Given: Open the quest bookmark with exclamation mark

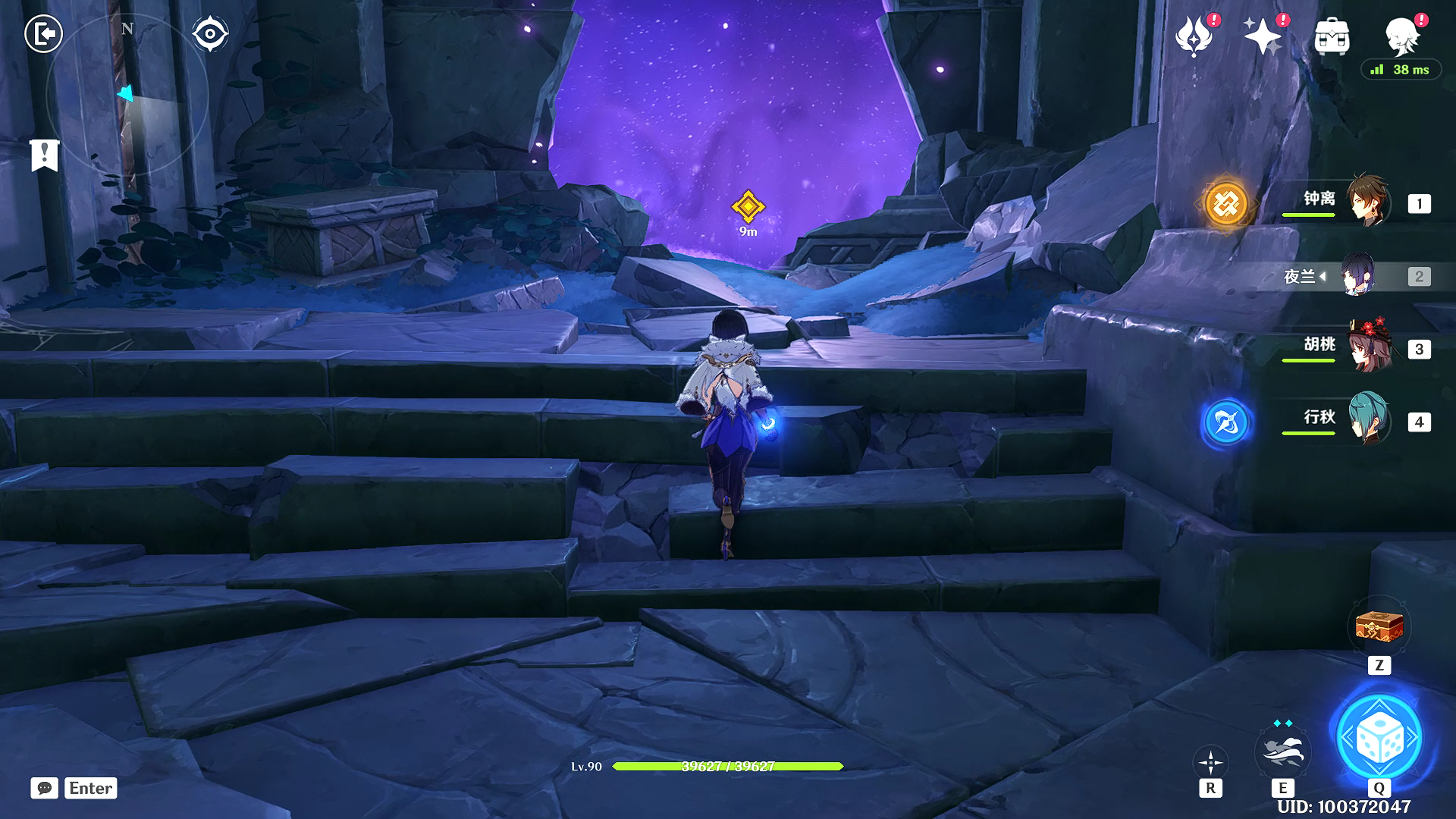Looking at the screenshot, I should coord(45,155).
